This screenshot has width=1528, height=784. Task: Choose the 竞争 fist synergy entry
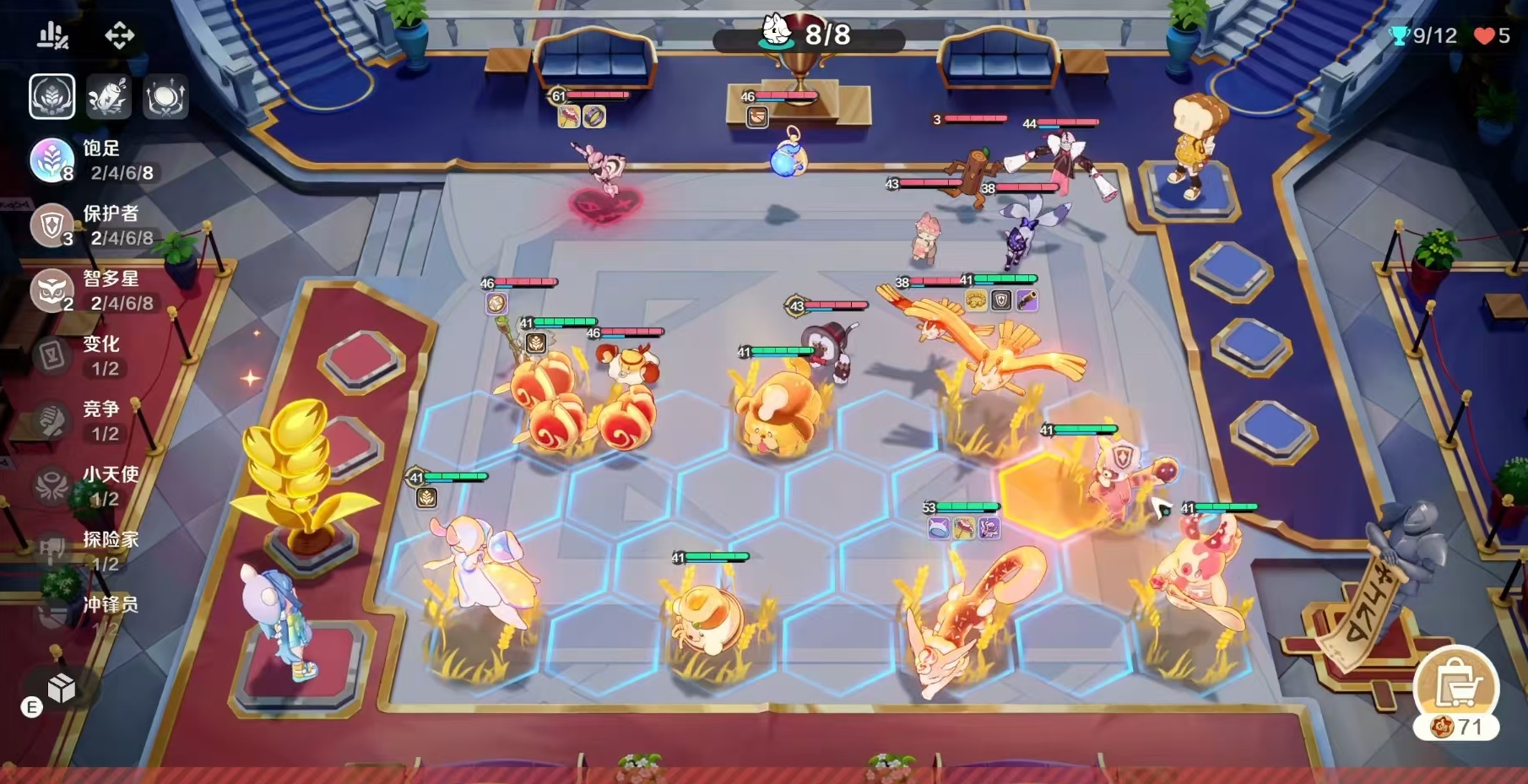coord(84,420)
